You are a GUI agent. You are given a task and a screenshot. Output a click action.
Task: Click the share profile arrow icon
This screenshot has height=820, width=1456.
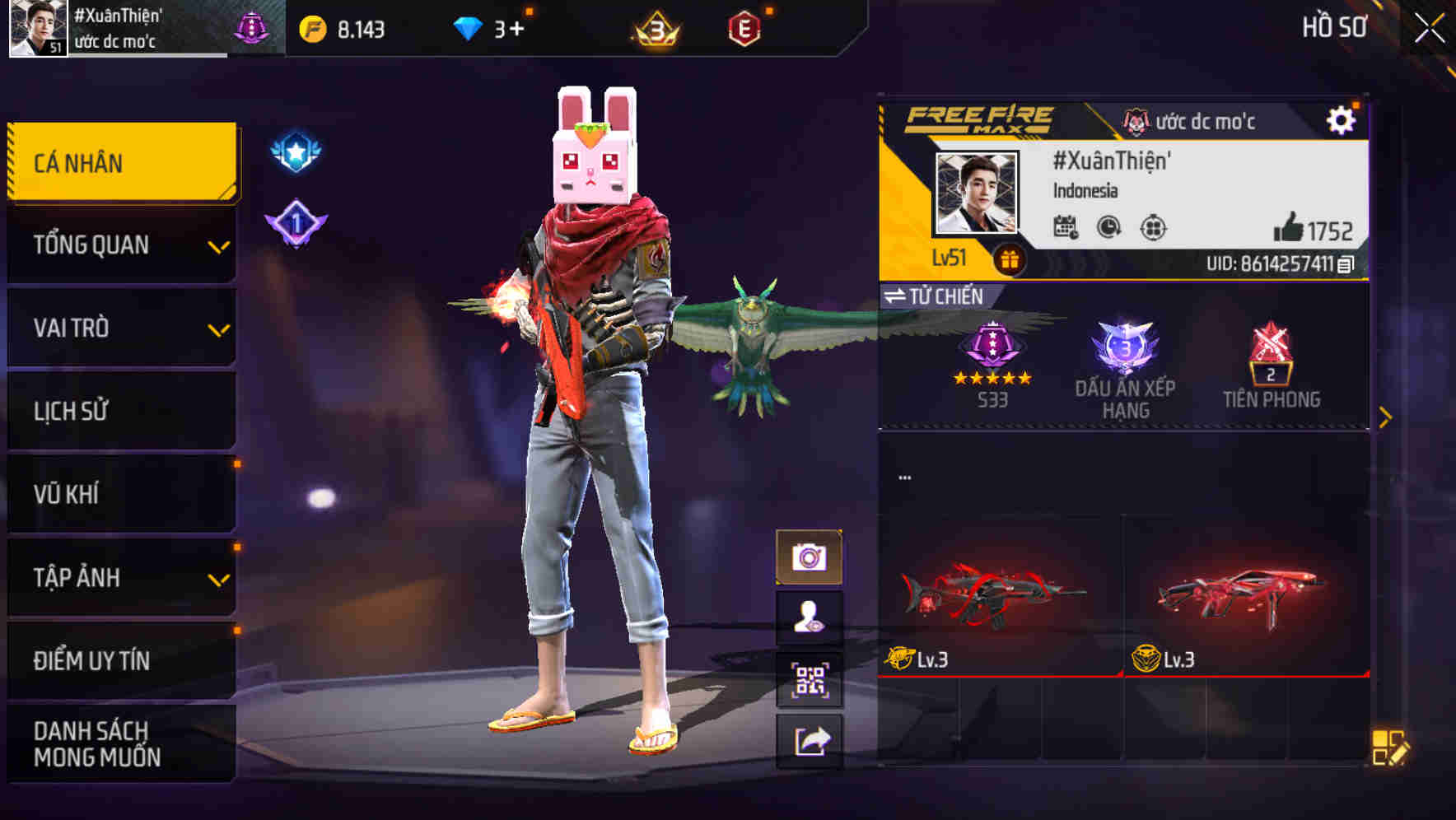coord(811,739)
